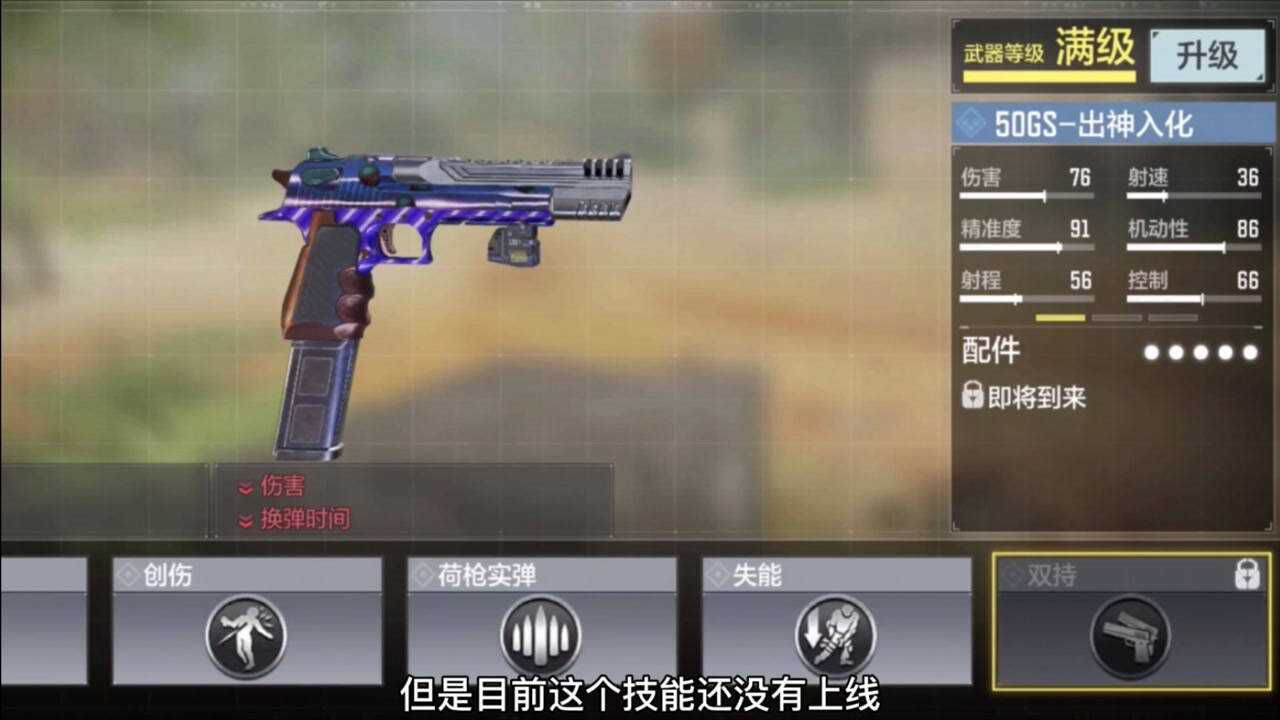Screen dimensions: 1280x720
Task: Click the red down-arrow beside 伤害
Action: pyautogui.click(x=244, y=487)
